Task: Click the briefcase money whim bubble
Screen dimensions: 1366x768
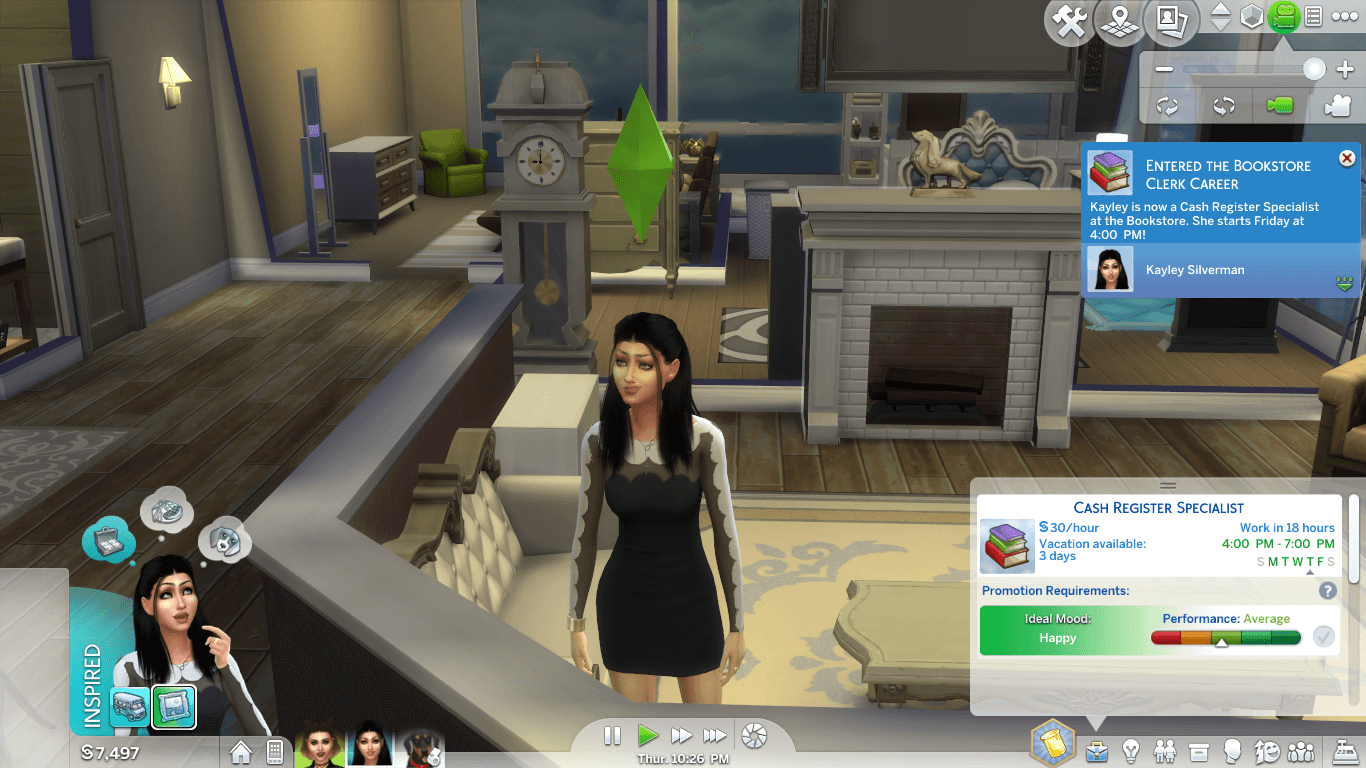Action: [108, 540]
